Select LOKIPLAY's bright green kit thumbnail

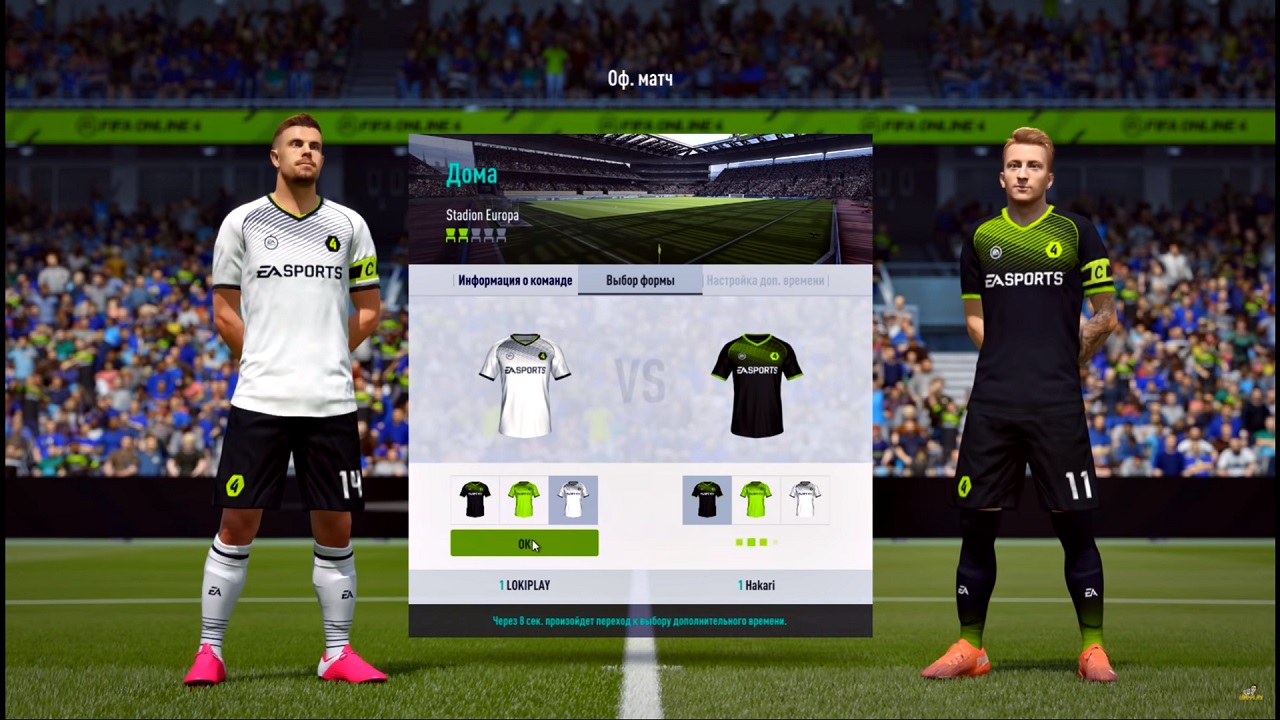point(524,499)
